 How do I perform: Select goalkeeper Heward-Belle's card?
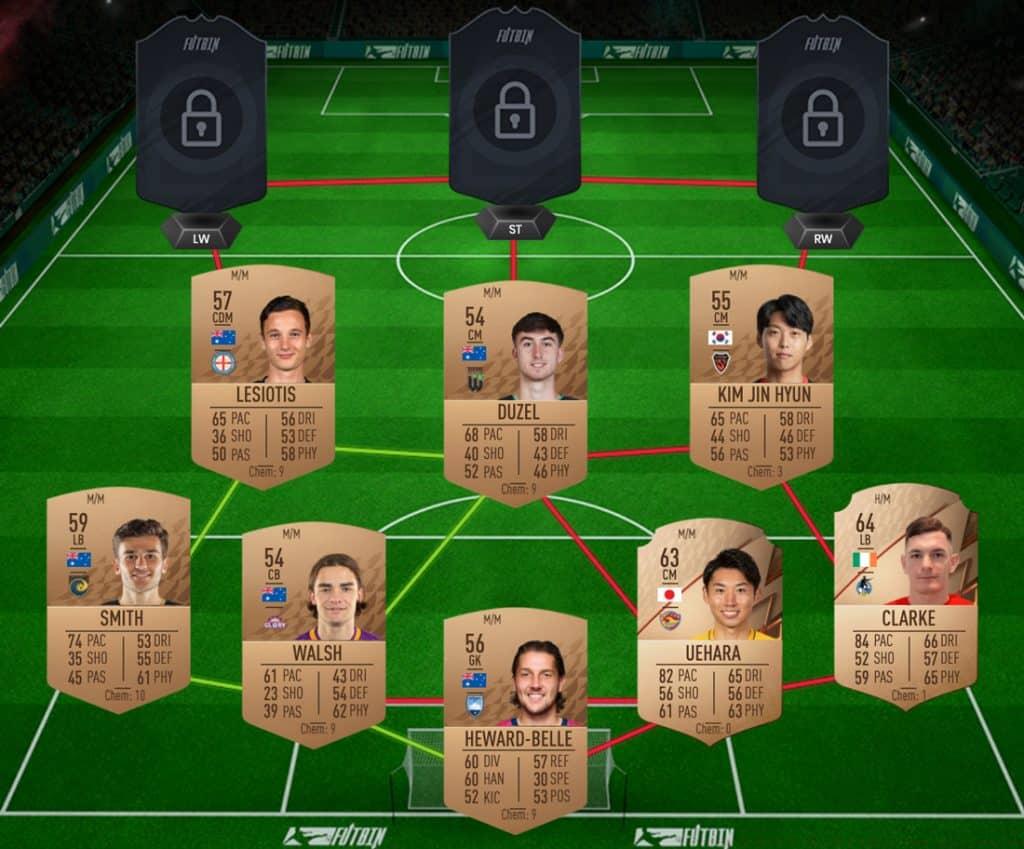[515, 717]
